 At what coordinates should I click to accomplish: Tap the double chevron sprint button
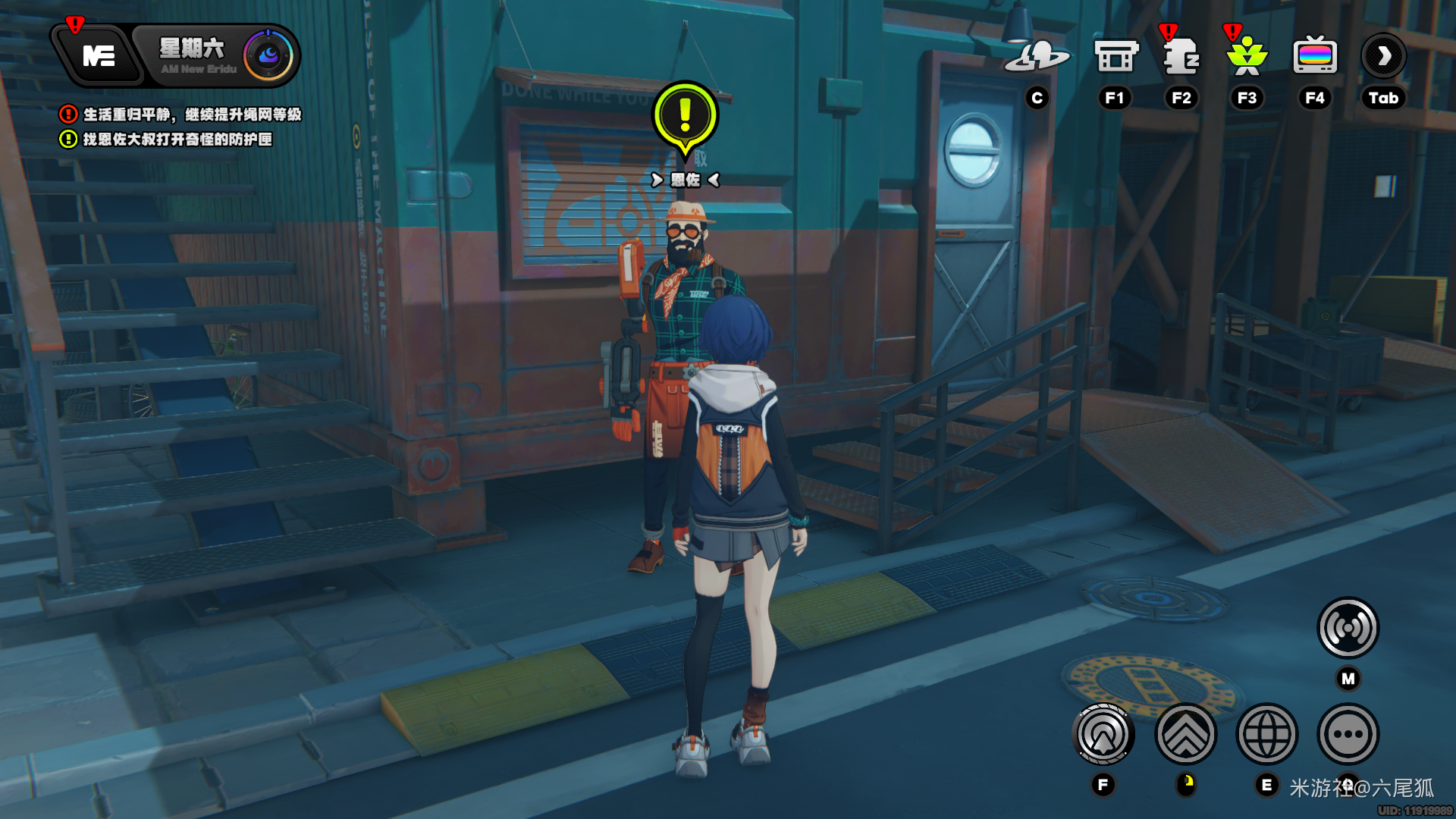(x=1186, y=734)
